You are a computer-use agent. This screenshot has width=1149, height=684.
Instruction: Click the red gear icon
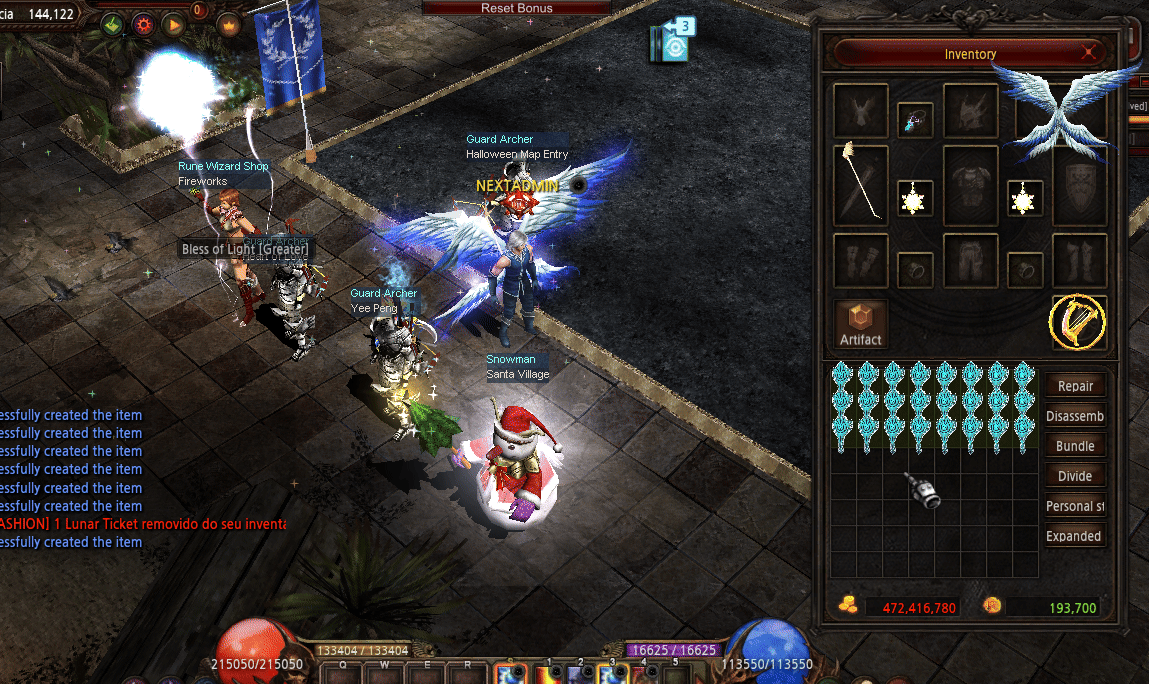(x=143, y=24)
